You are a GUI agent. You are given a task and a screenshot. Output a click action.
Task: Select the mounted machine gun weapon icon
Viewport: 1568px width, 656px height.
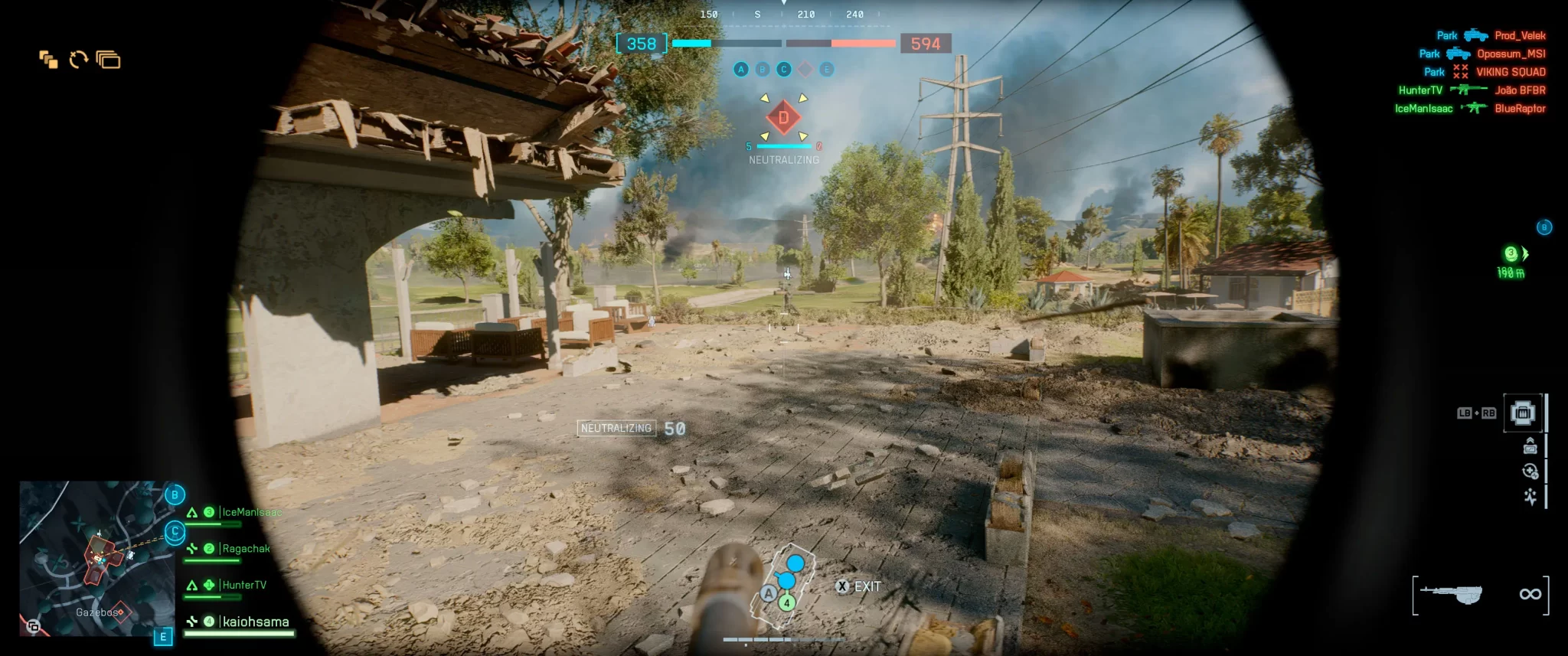(x=1452, y=594)
